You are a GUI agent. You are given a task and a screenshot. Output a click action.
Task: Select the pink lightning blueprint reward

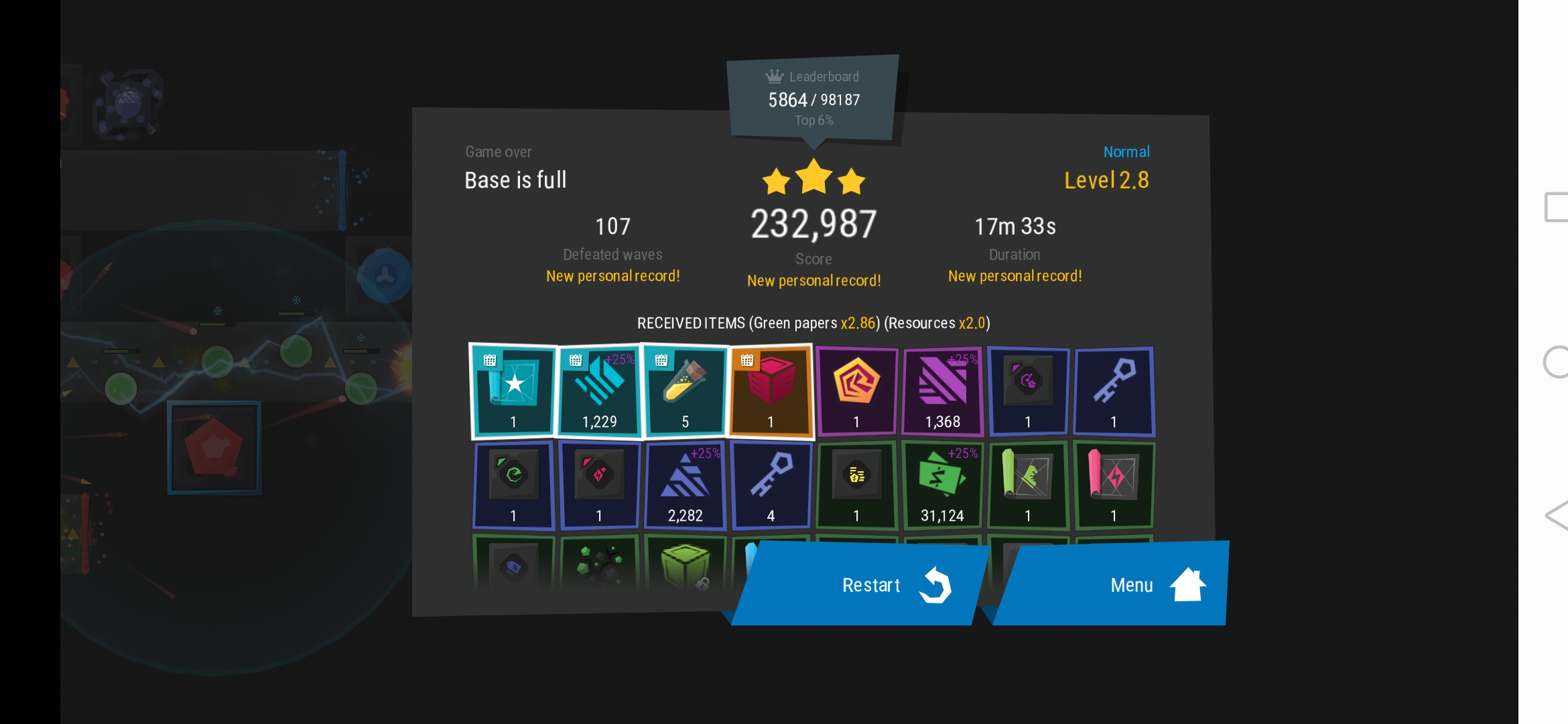[x=1114, y=485]
